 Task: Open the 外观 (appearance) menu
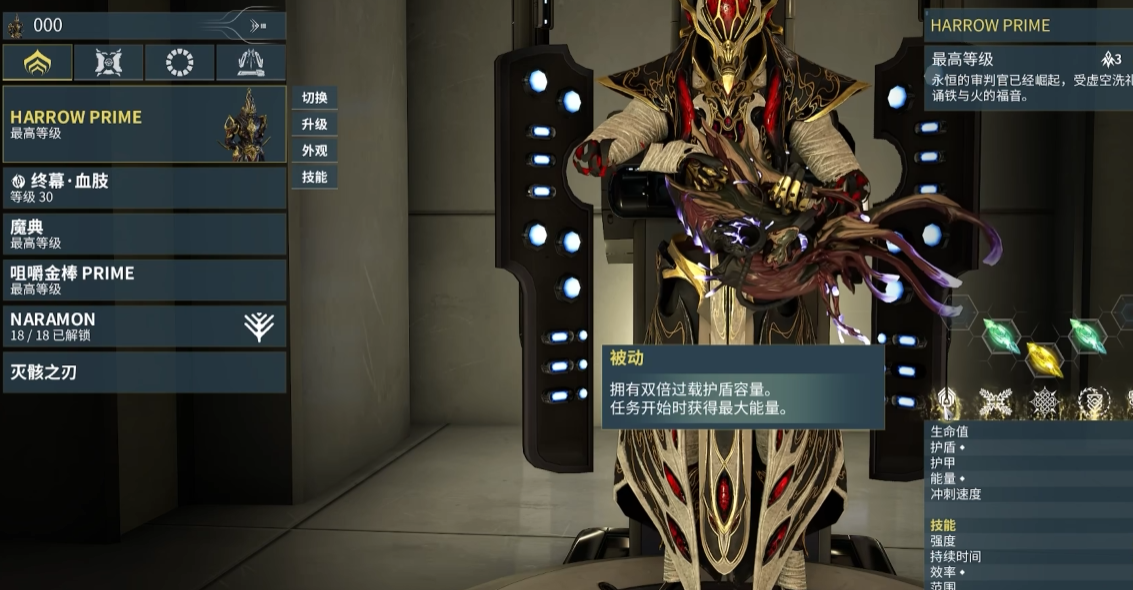pyautogui.click(x=315, y=151)
